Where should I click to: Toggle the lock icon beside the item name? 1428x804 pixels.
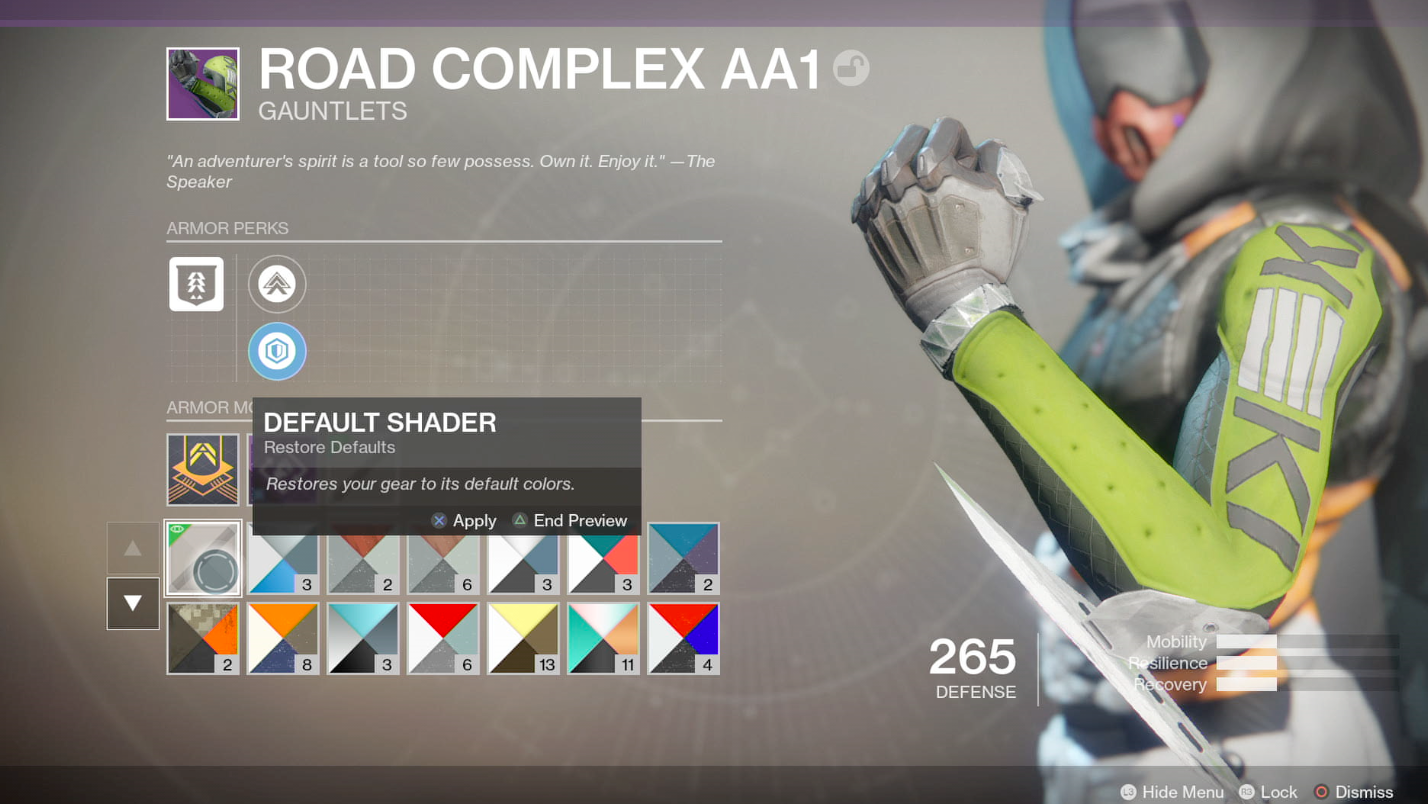point(851,68)
